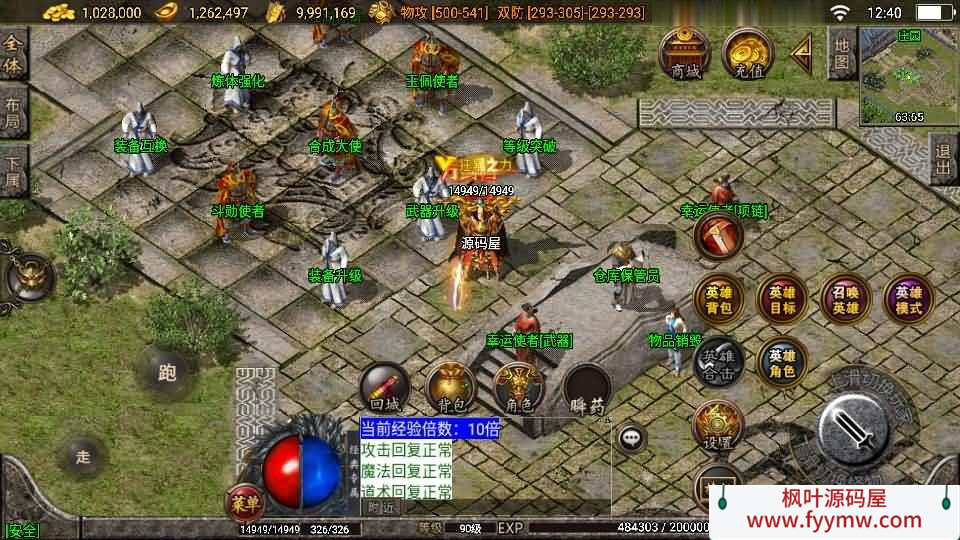This screenshot has height=540, width=960.
Task: Select the 布局 layout tab
Action: [x=14, y=110]
